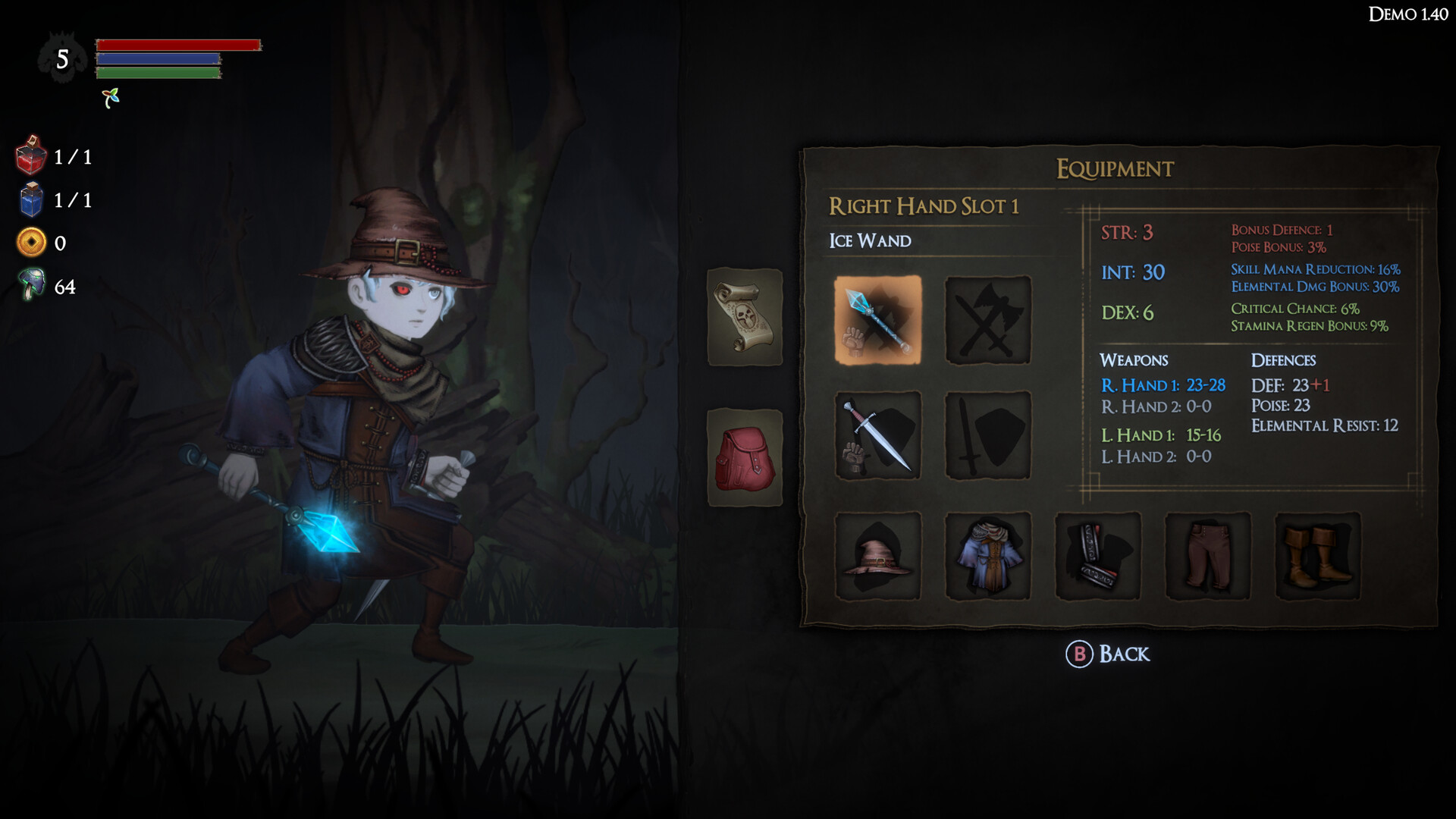1456x819 pixels.
Task: Switch to the red backpack inventory panel
Action: tap(745, 456)
